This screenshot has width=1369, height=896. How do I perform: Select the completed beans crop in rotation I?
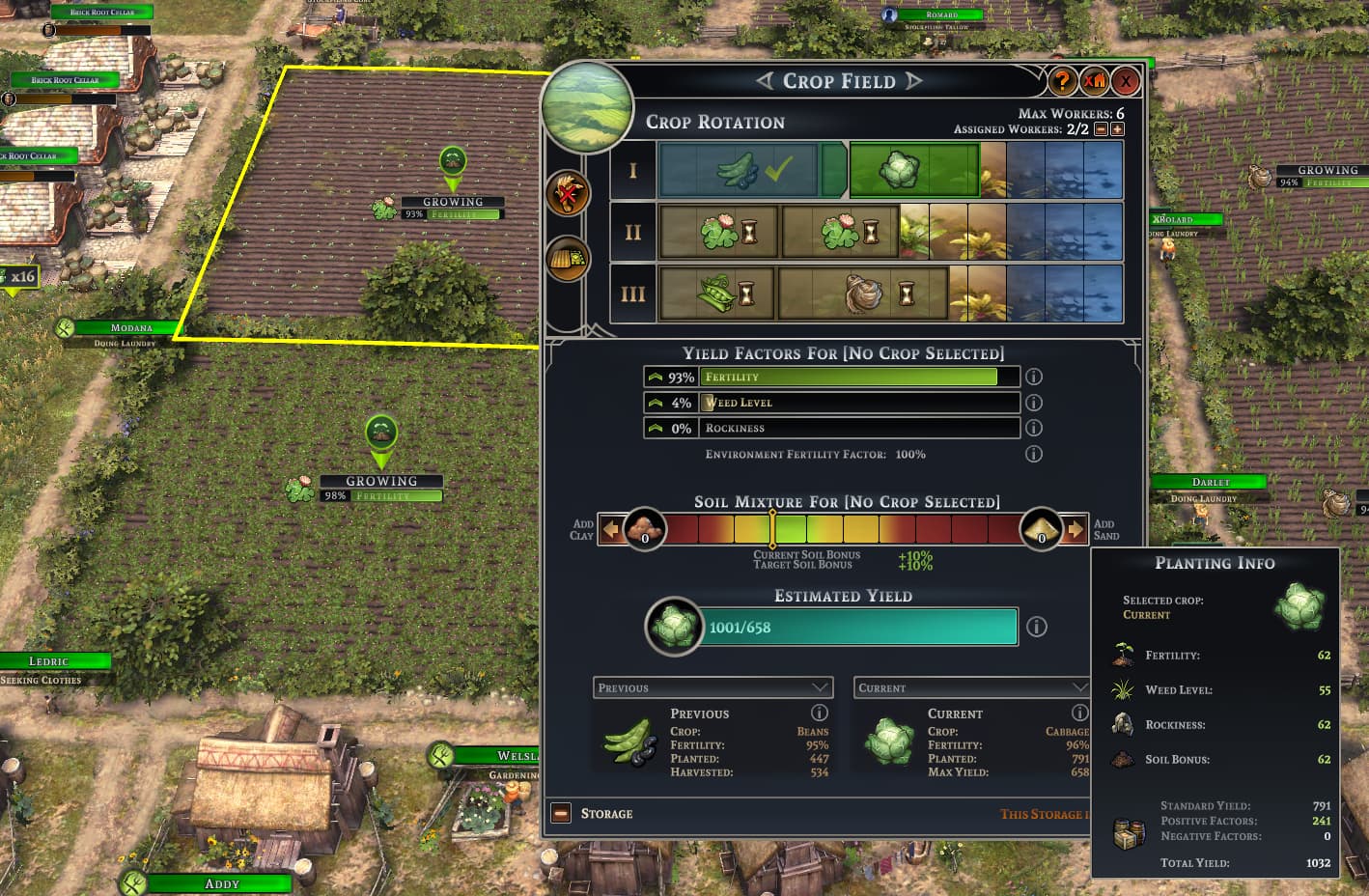click(739, 170)
